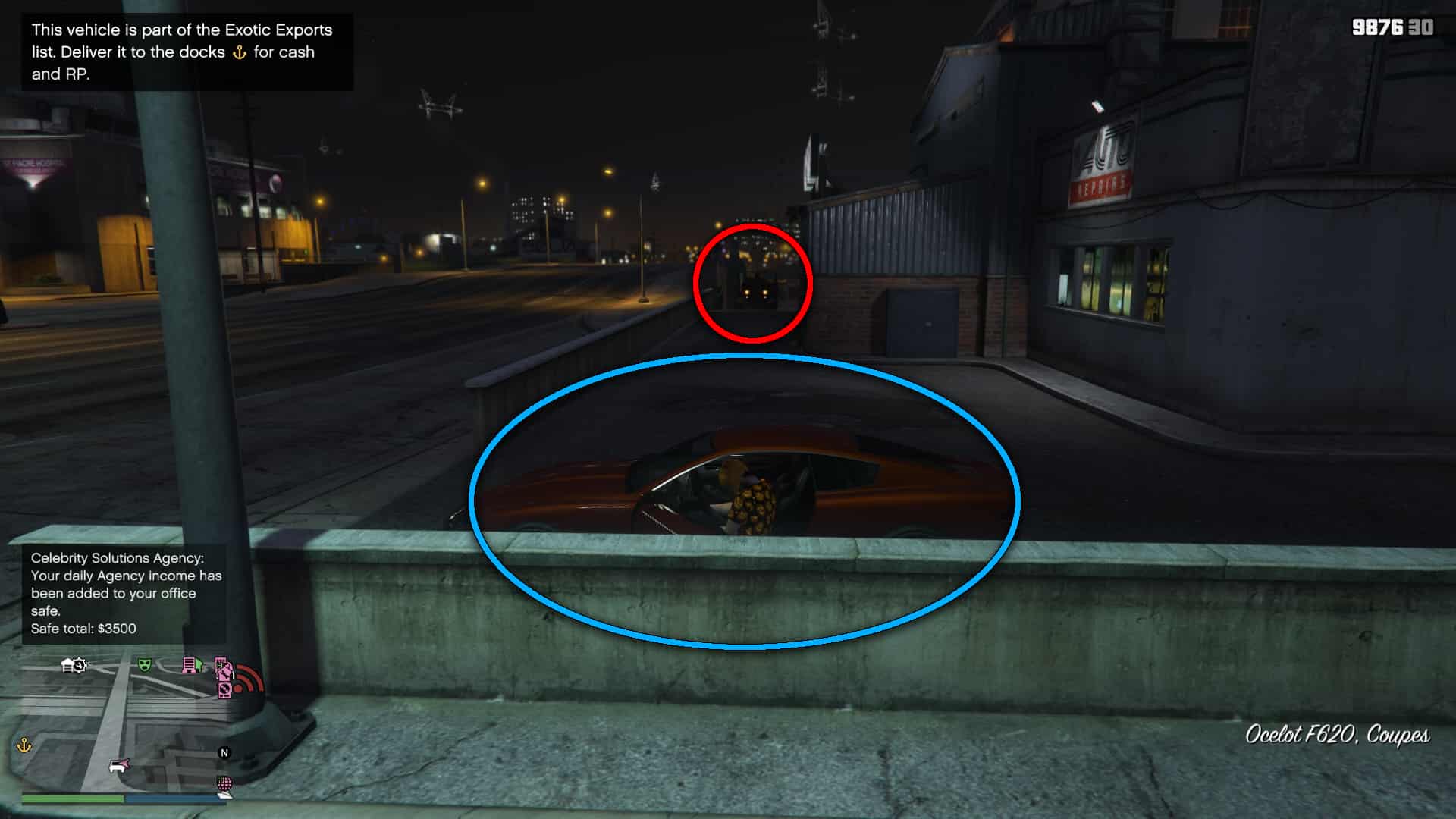This screenshot has height=819, width=1456.
Task: Click the anchor symbol in the Exotic Exports message
Action: click(240, 52)
